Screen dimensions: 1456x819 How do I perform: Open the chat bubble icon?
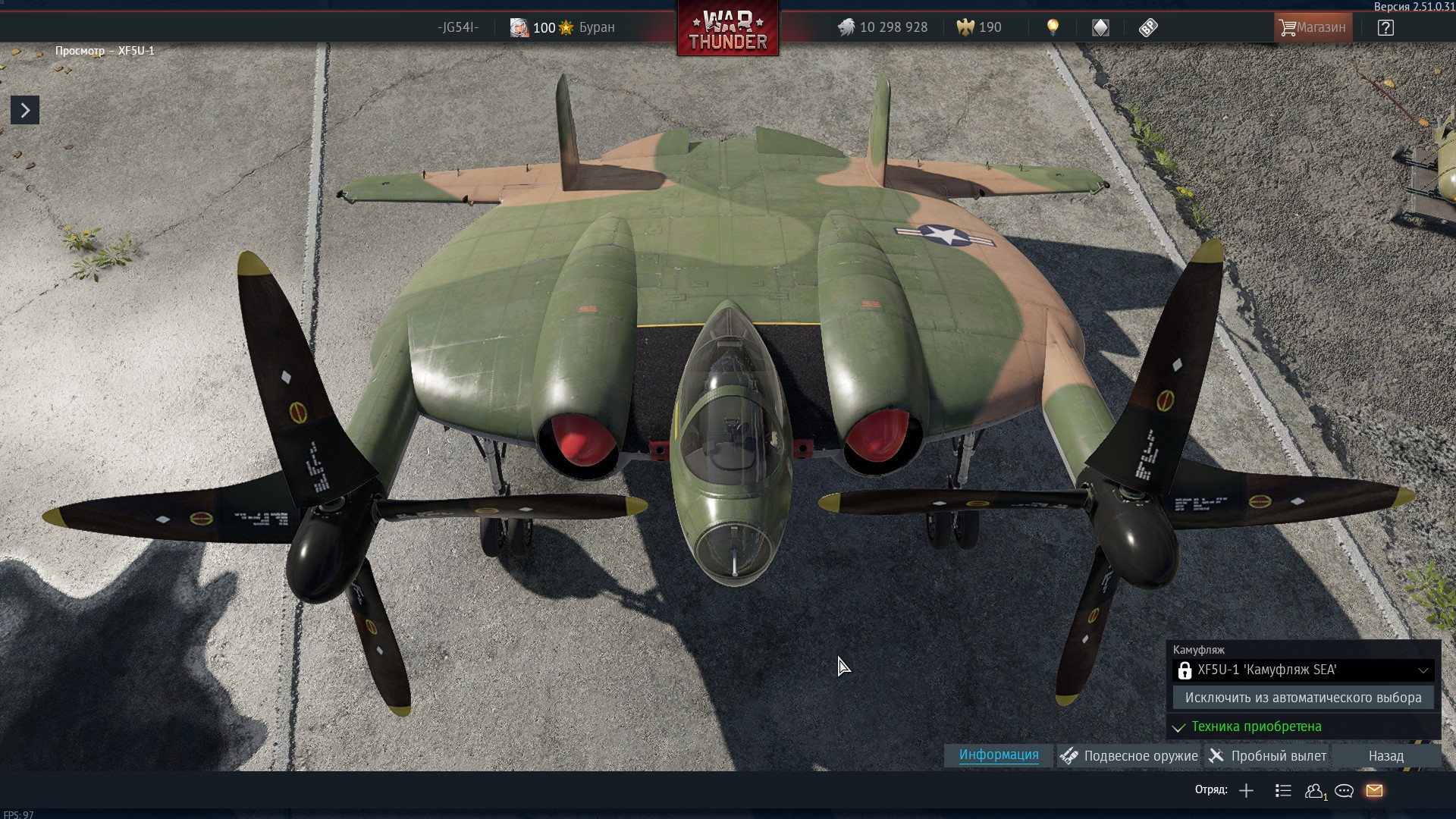(1344, 791)
